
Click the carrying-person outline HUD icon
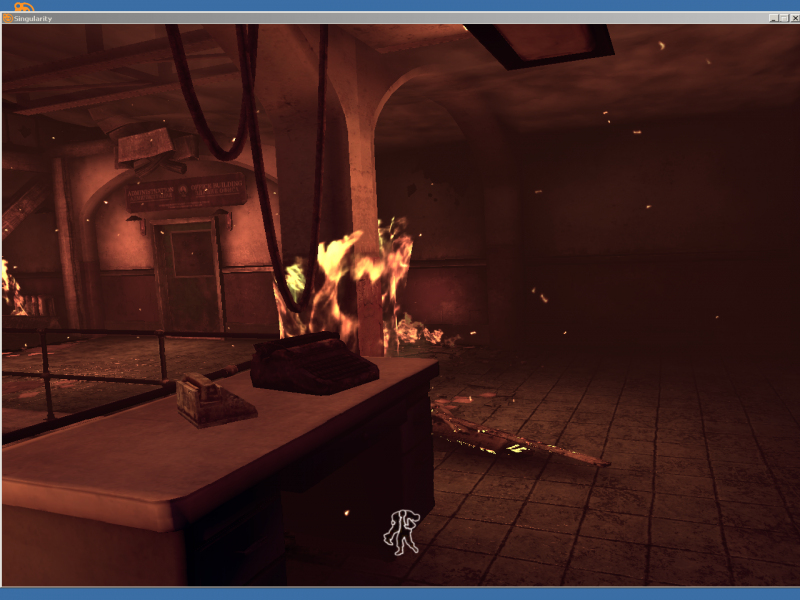point(402,531)
